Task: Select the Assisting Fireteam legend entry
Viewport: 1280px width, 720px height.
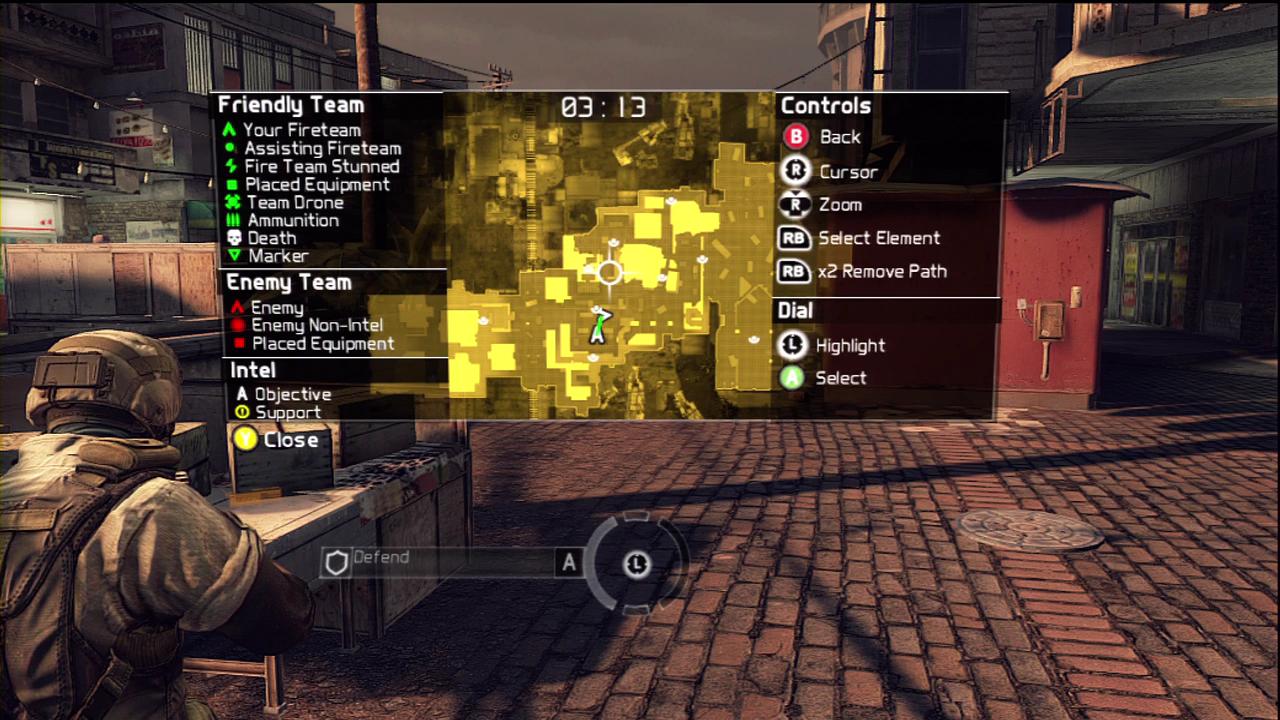Action: 322,148
